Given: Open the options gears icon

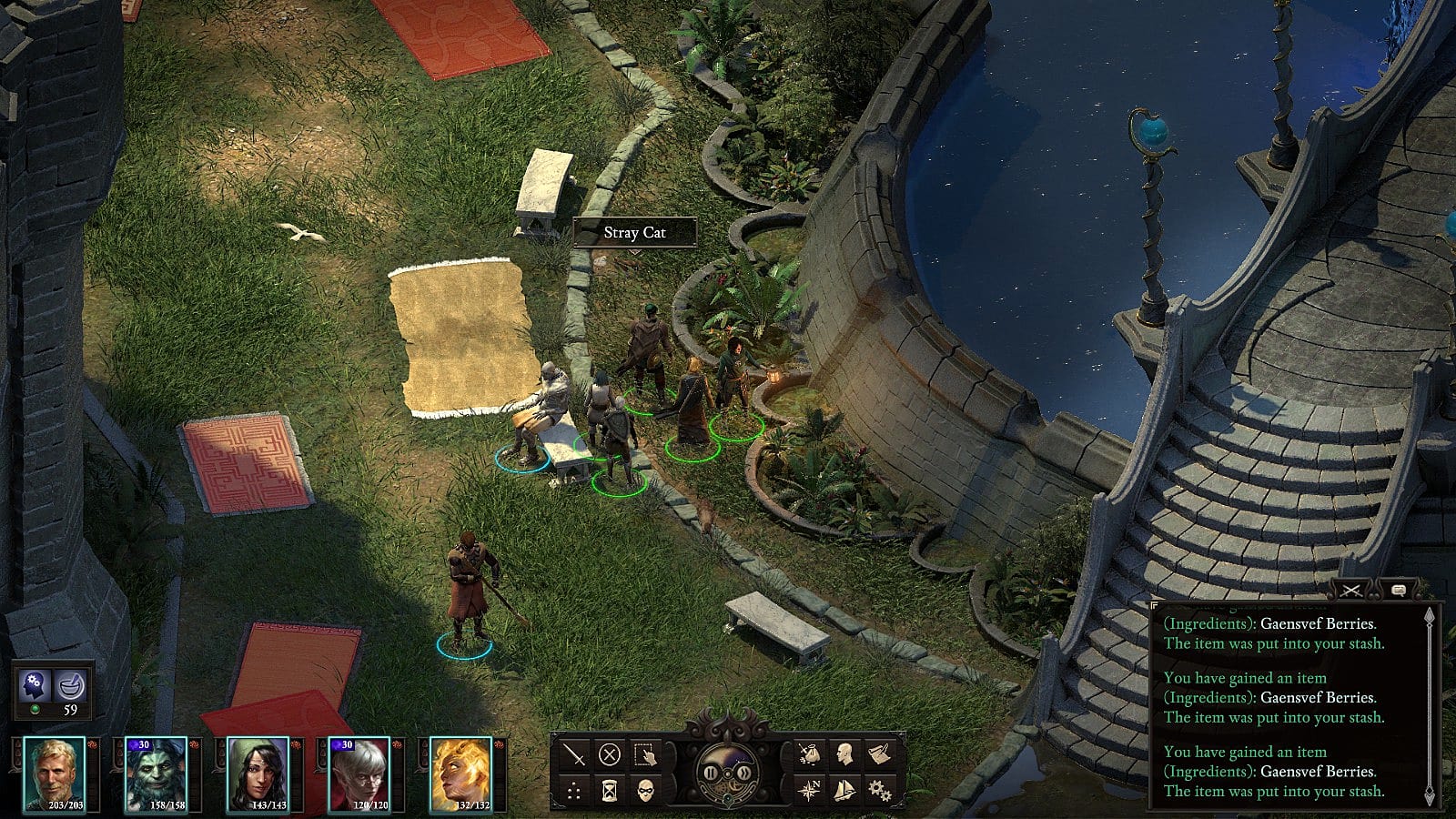Looking at the screenshot, I should click(x=879, y=790).
